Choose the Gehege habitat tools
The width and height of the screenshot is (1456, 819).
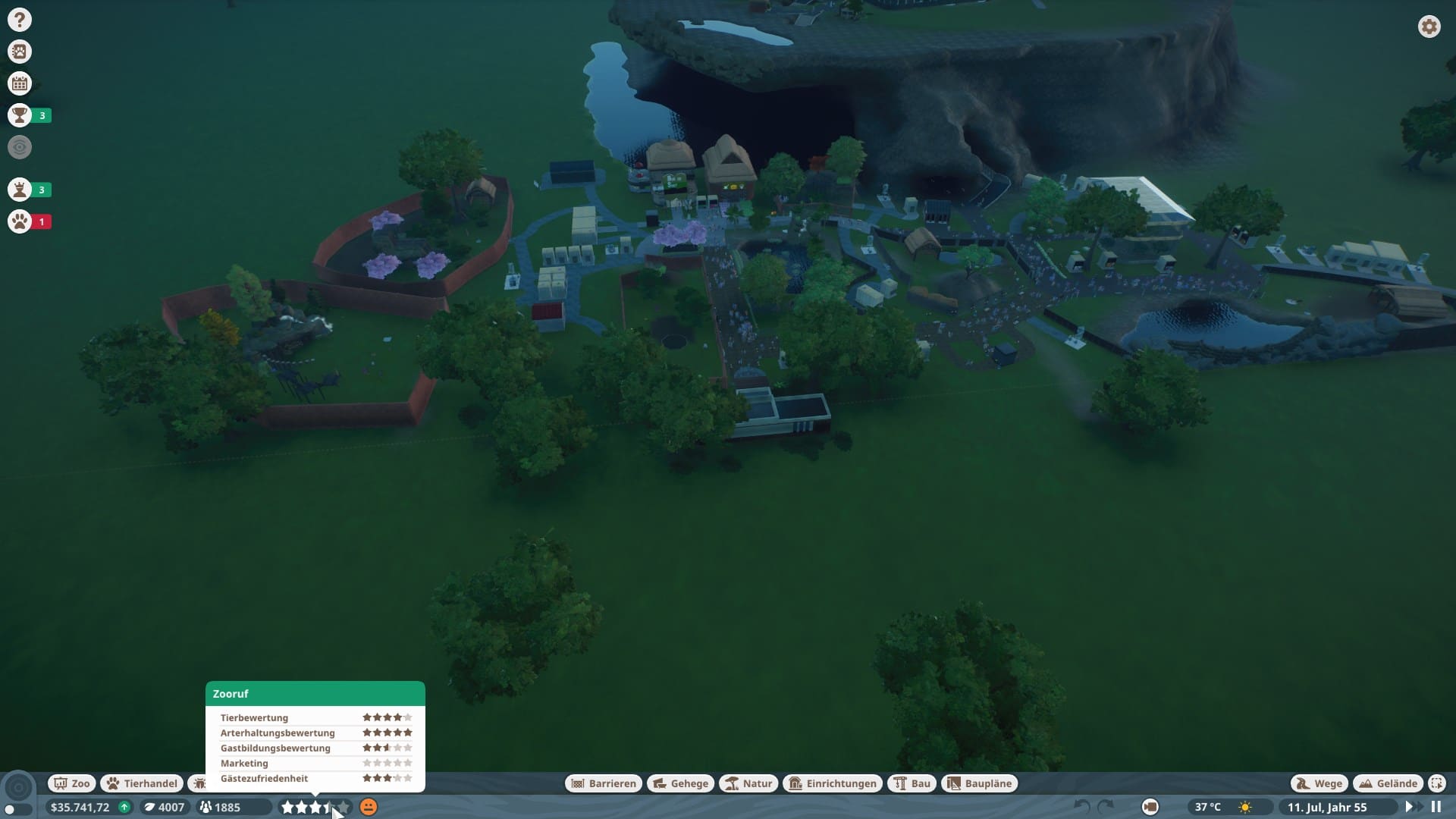coord(680,783)
